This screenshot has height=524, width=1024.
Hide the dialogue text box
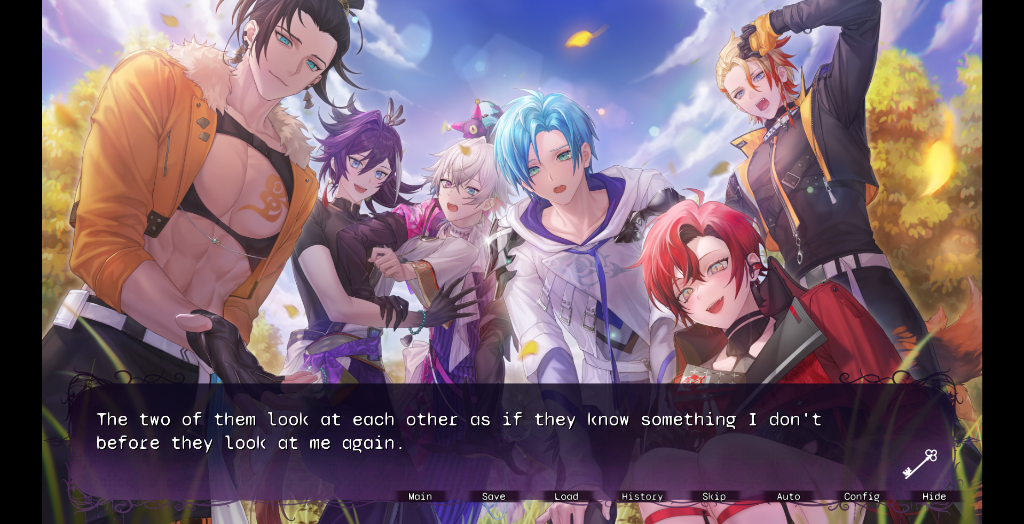pyautogui.click(x=934, y=497)
